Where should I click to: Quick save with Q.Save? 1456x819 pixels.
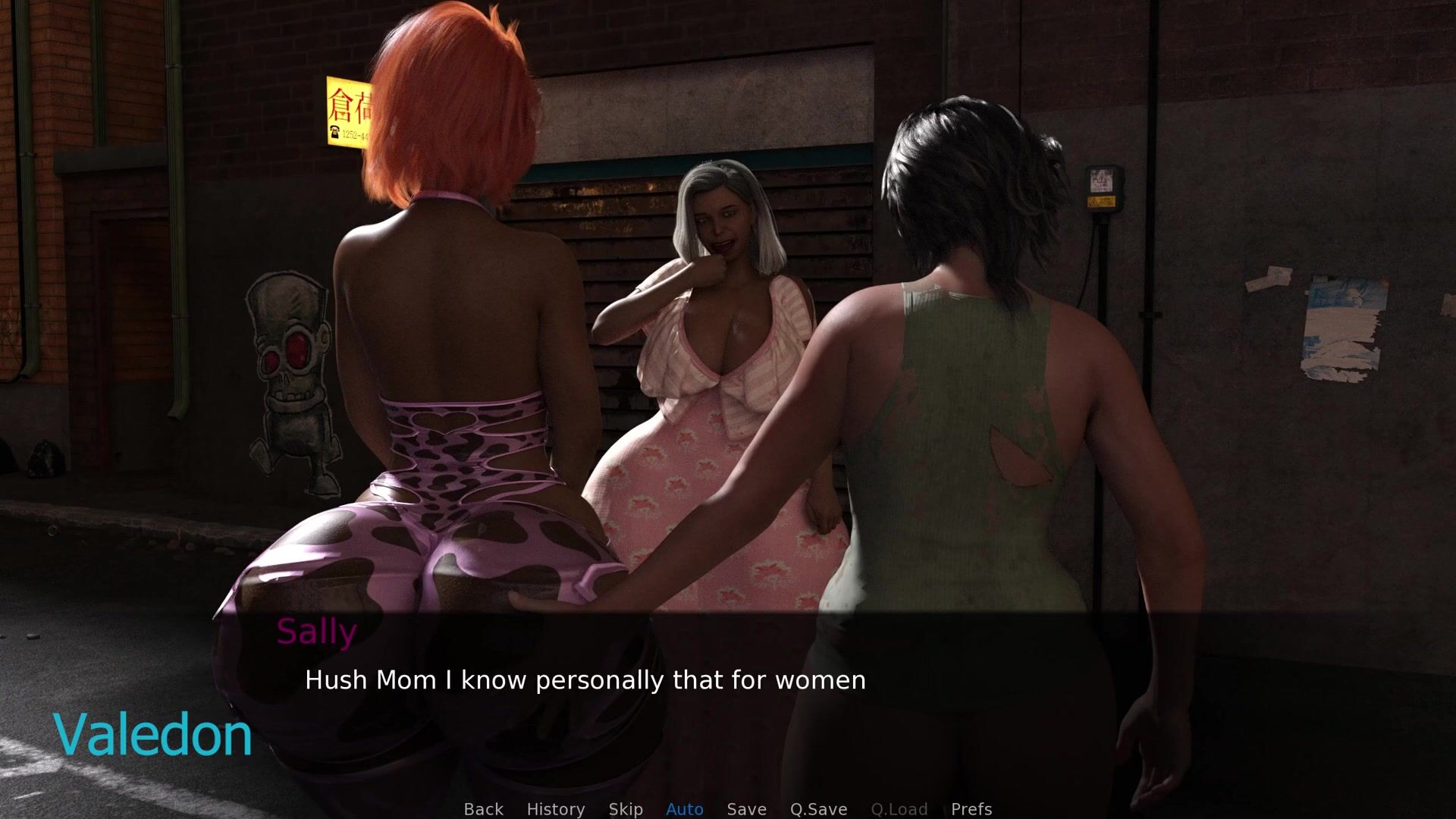(818, 809)
